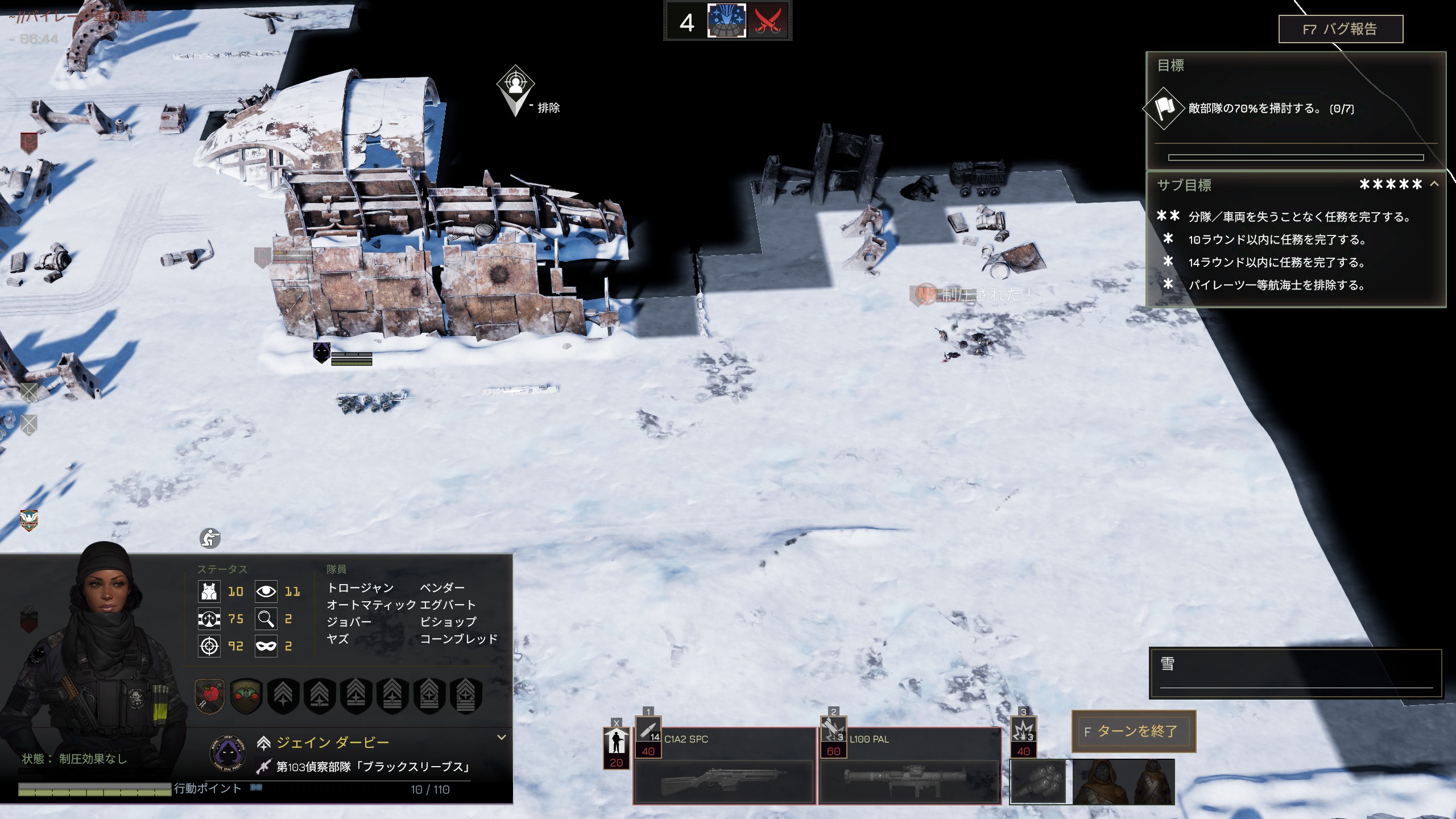Screen dimensions: 1456x819
Task: Select the red crossed swords enemy icon
Action: (767, 22)
